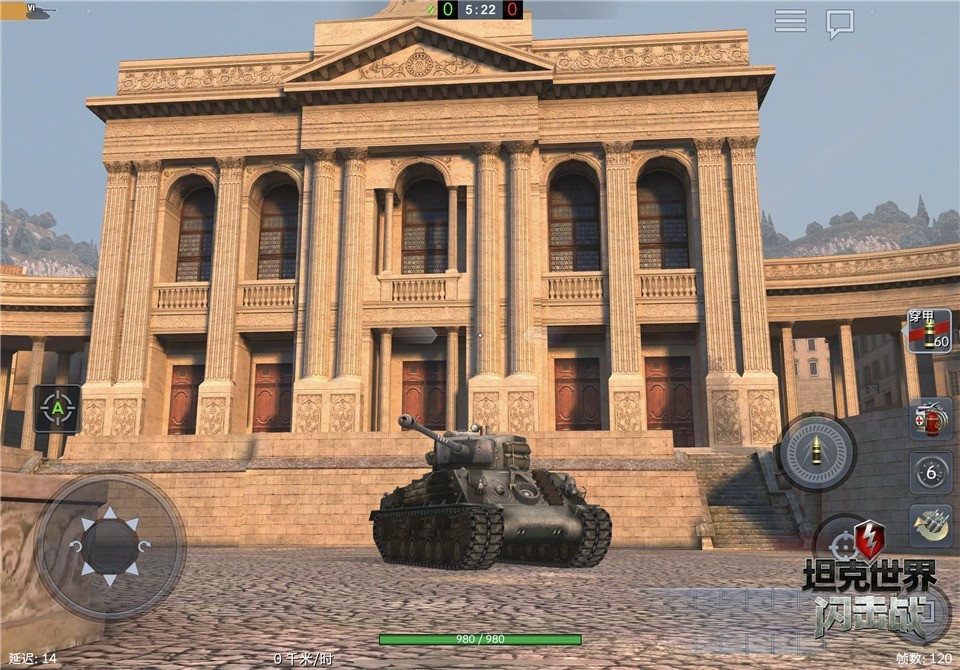This screenshot has width=960, height=670.
Task: Fire the main gun with the shell button
Action: click(x=817, y=452)
